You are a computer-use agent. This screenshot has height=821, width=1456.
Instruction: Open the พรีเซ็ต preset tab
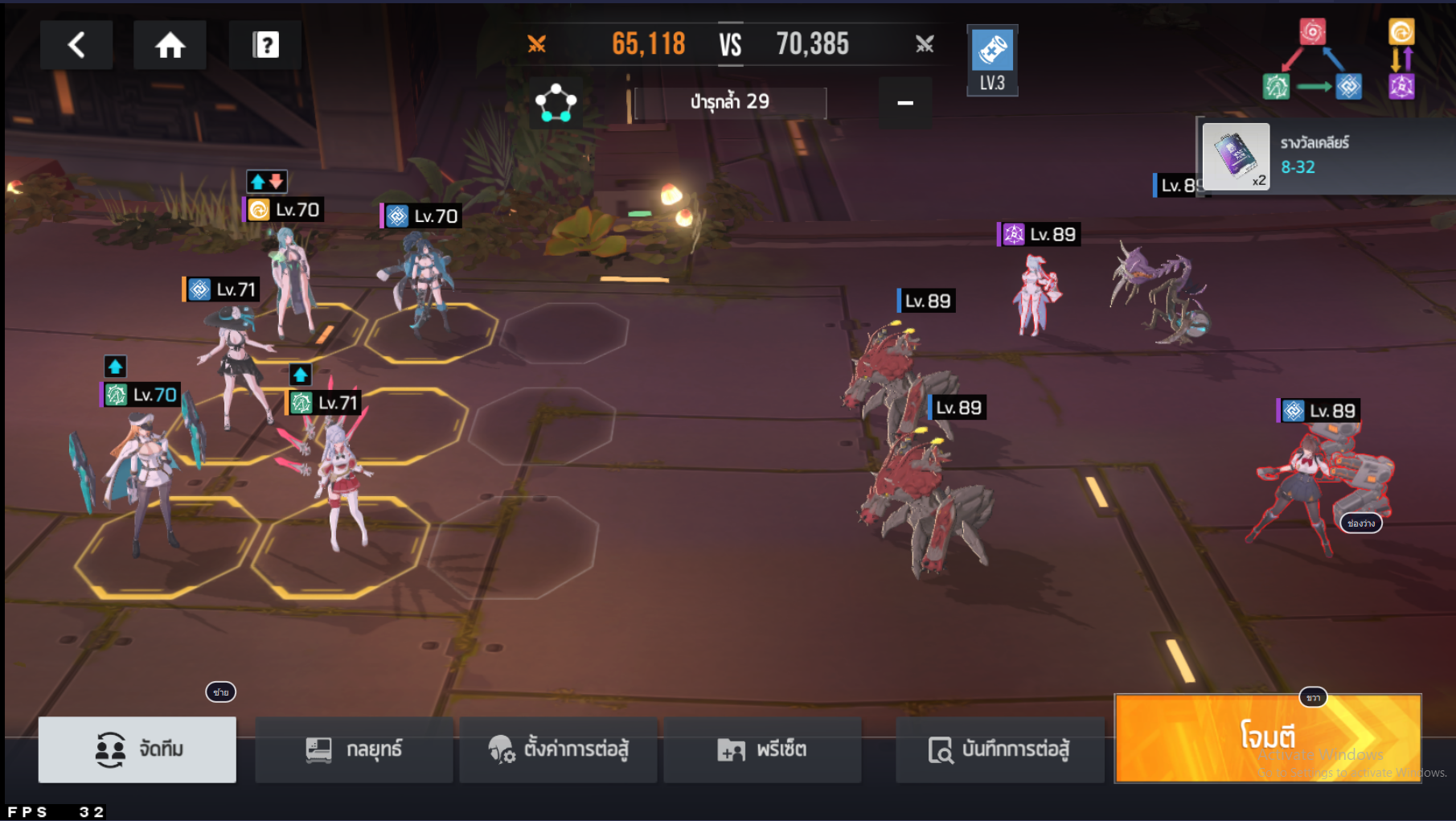point(762,749)
